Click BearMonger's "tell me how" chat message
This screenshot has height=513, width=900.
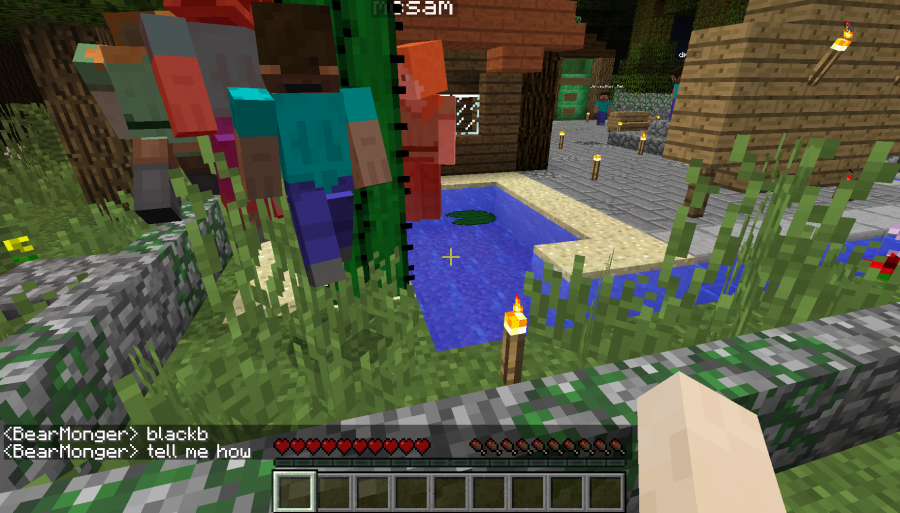point(127,452)
